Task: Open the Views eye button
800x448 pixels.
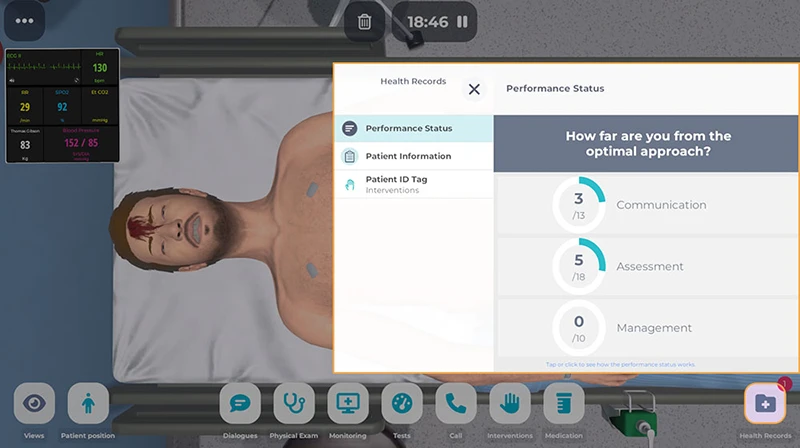Action: [x=34, y=403]
